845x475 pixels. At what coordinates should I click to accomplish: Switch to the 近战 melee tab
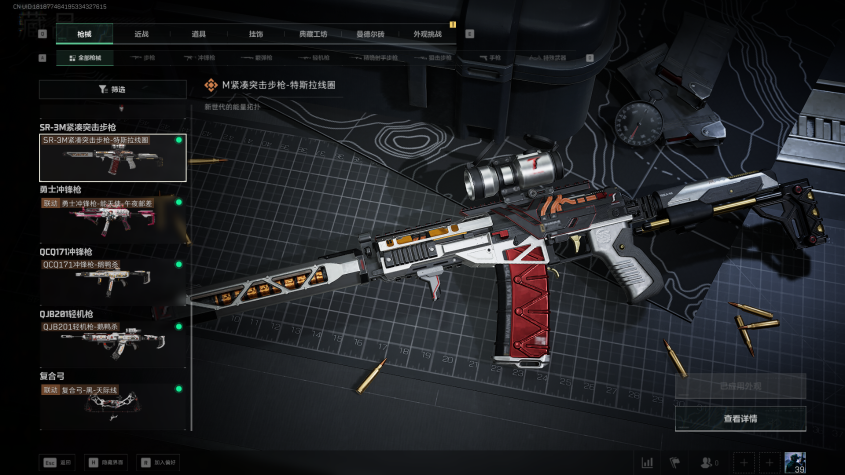[141, 34]
